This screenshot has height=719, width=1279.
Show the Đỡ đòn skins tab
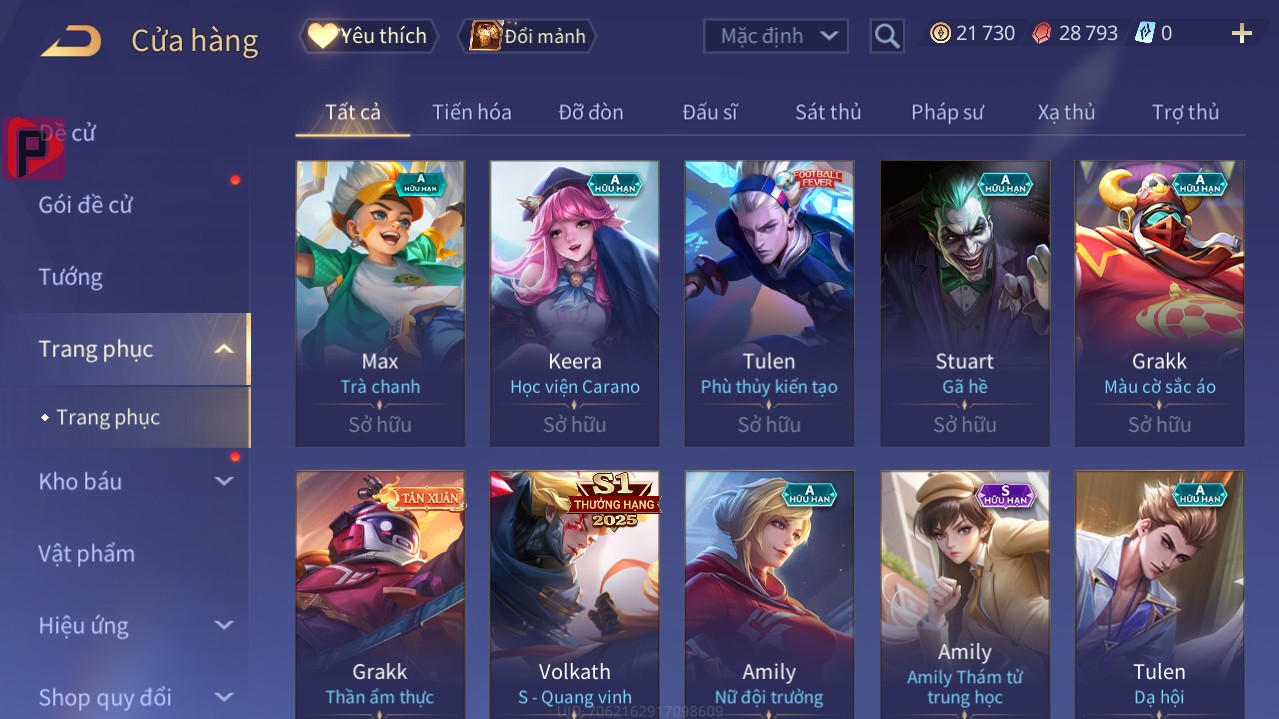point(590,112)
